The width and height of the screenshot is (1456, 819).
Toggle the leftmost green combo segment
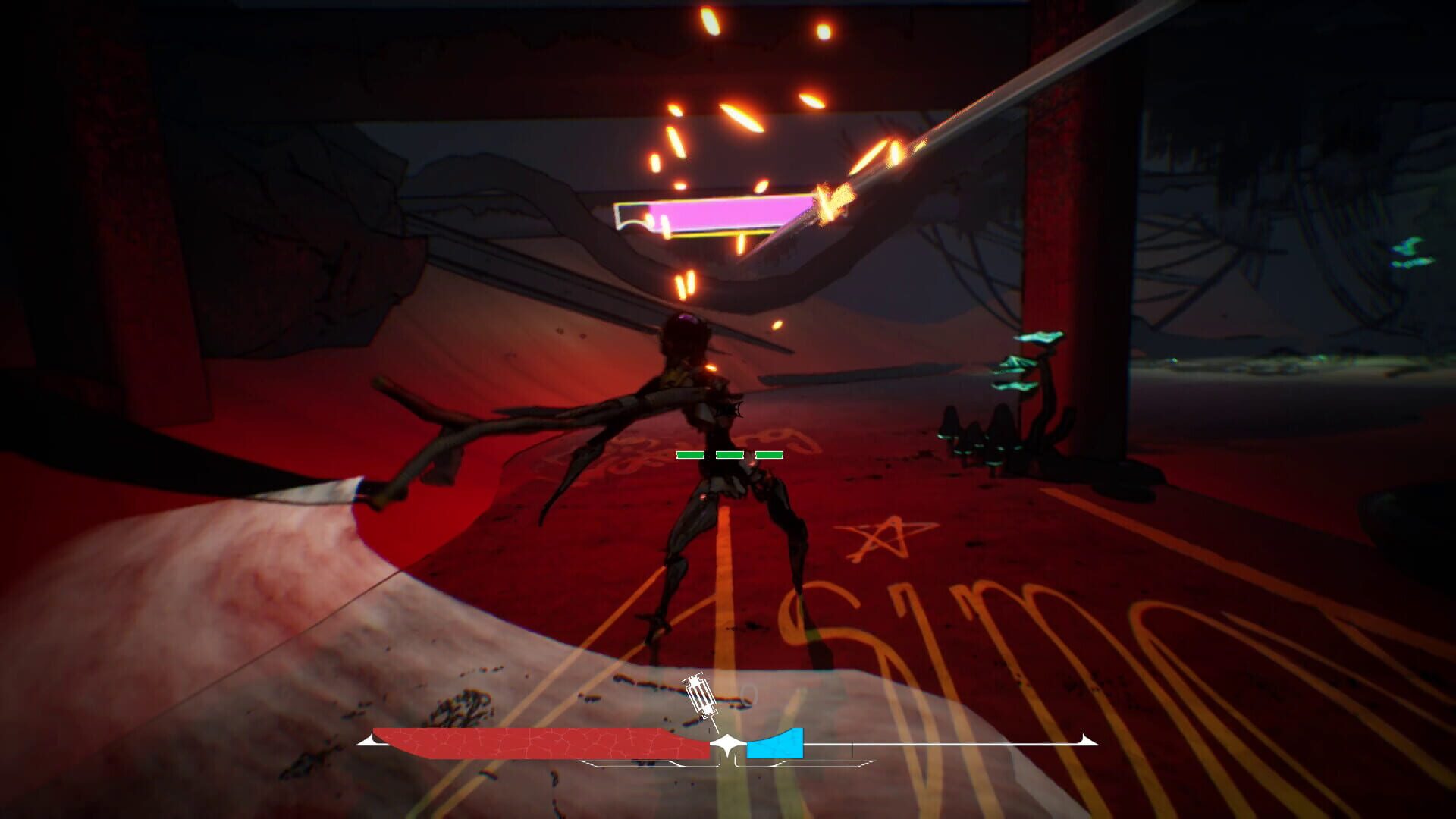click(689, 454)
